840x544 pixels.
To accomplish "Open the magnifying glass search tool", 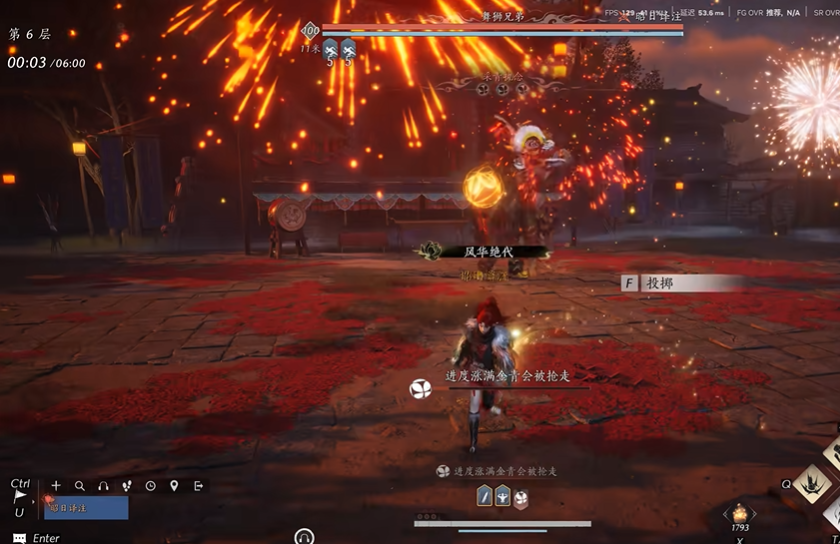I will [80, 486].
